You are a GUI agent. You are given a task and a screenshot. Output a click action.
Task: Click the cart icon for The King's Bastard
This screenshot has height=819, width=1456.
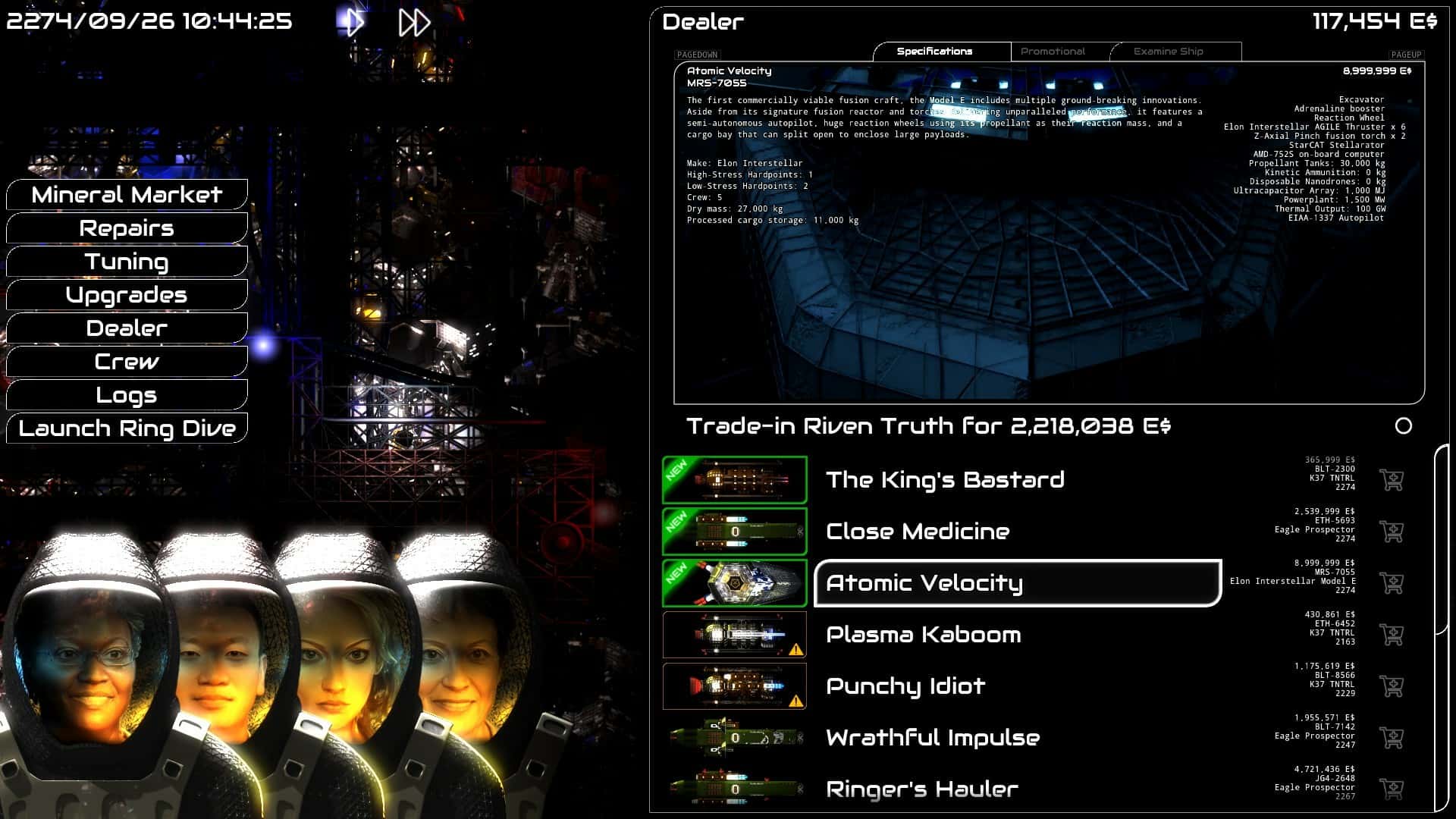(1392, 479)
